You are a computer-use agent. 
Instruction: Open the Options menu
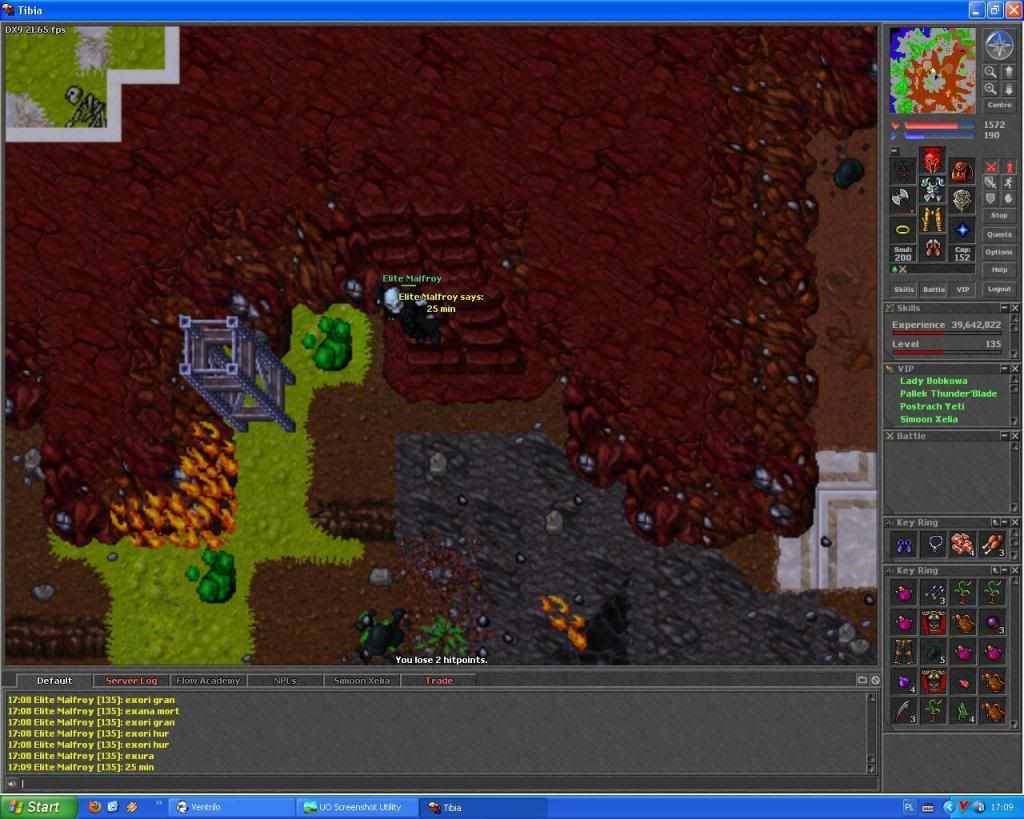point(999,252)
